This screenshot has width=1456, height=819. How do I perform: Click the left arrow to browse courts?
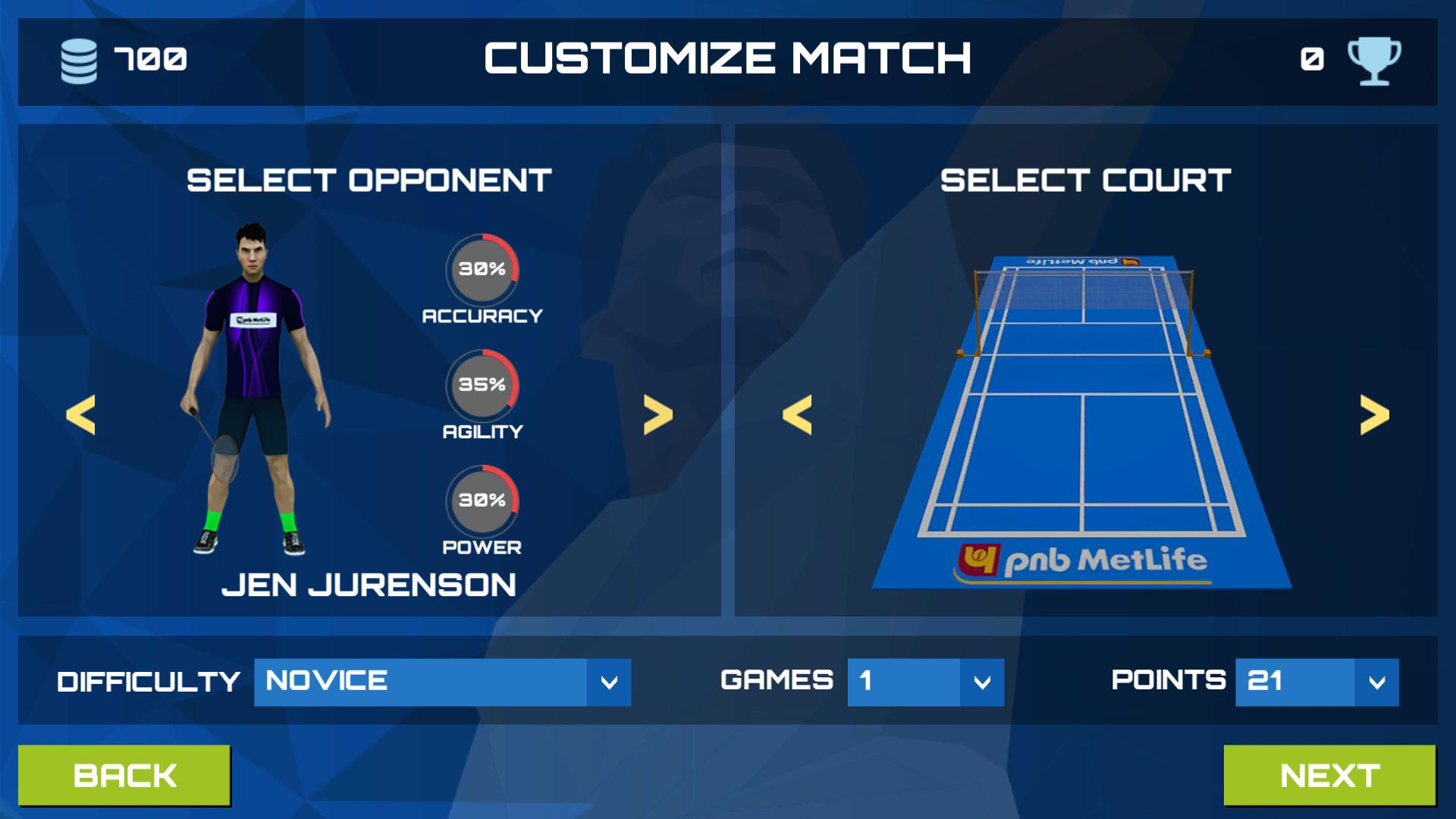click(x=798, y=416)
